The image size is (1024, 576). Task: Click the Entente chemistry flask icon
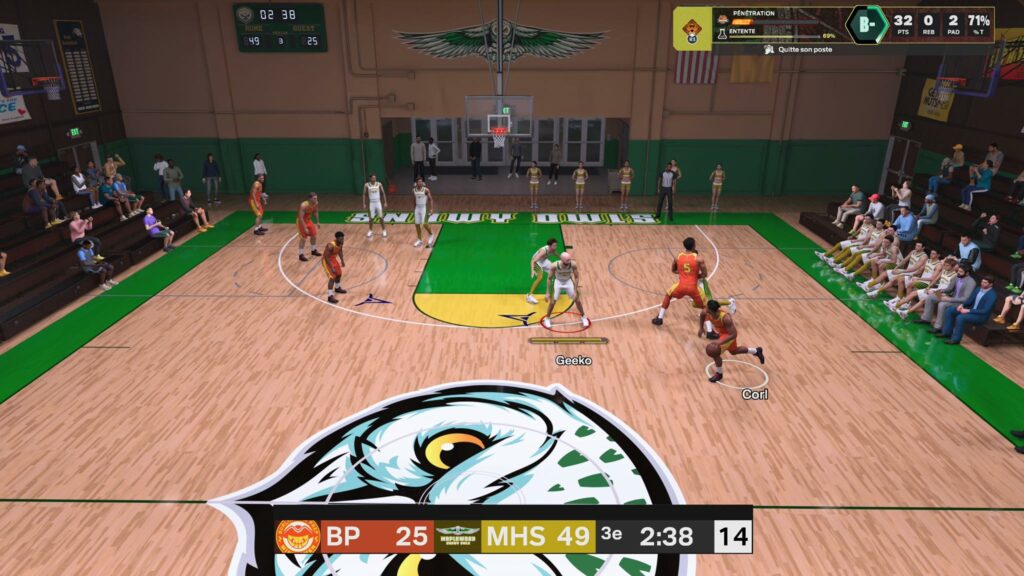click(x=722, y=34)
